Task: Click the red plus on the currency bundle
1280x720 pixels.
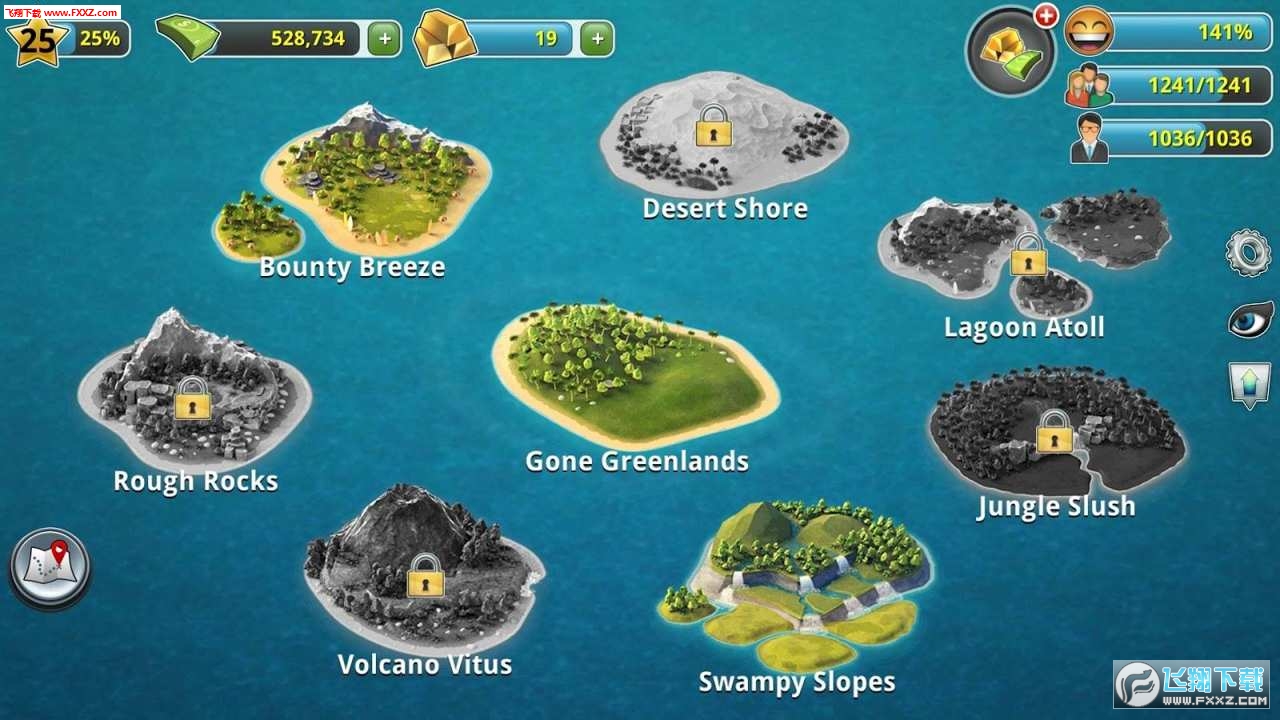Action: click(1047, 15)
